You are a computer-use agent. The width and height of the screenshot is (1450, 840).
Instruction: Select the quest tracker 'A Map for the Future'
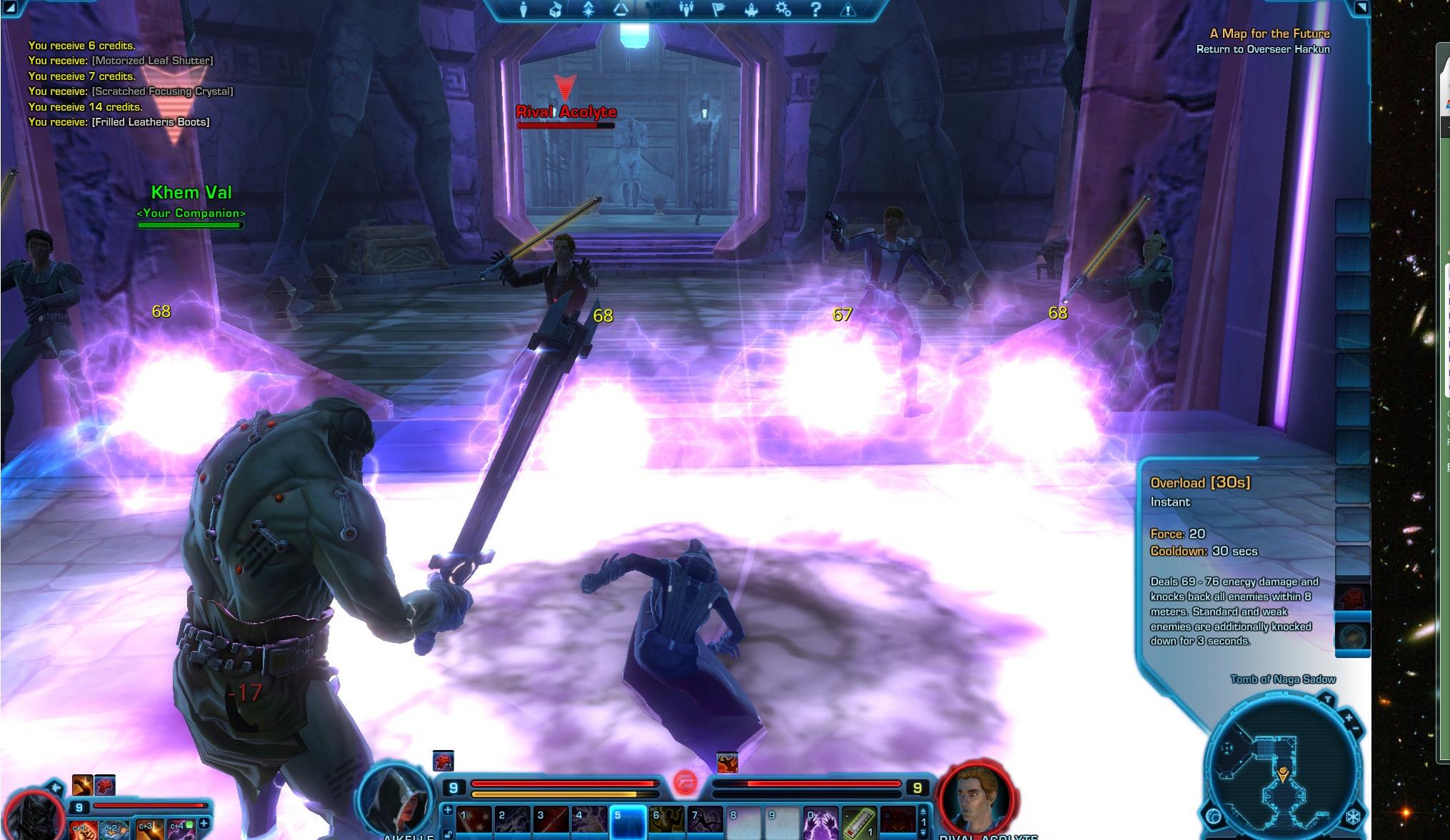(x=1269, y=34)
